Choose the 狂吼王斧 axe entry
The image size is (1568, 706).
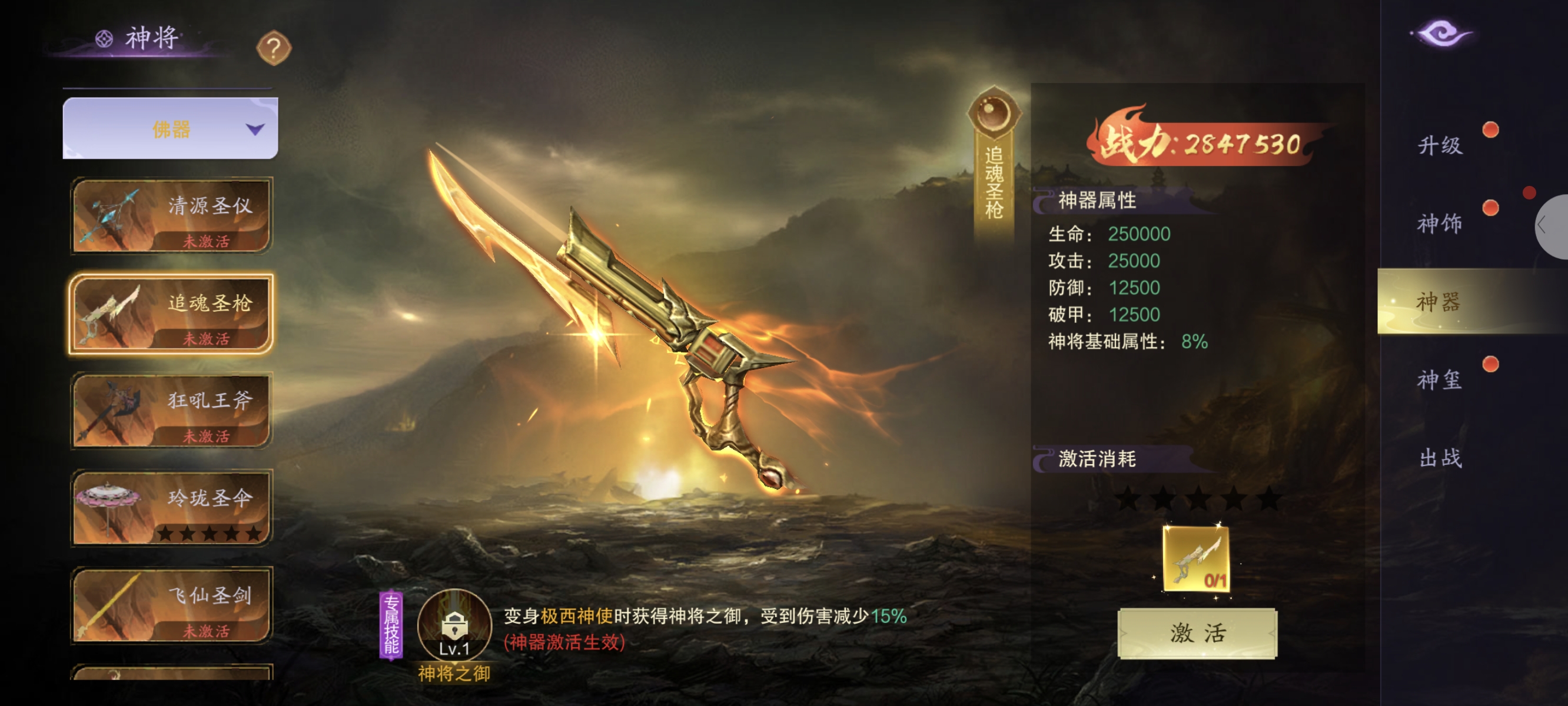pyautogui.click(x=172, y=411)
